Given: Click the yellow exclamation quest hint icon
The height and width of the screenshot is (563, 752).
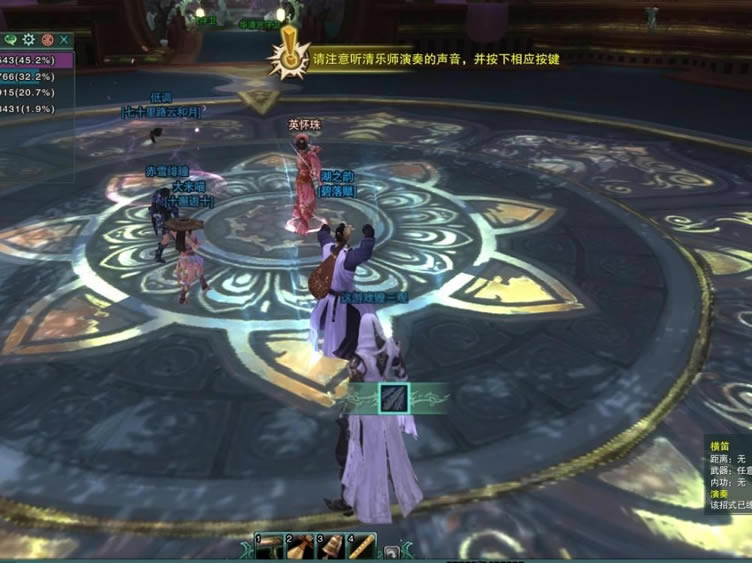Looking at the screenshot, I should 291,54.
